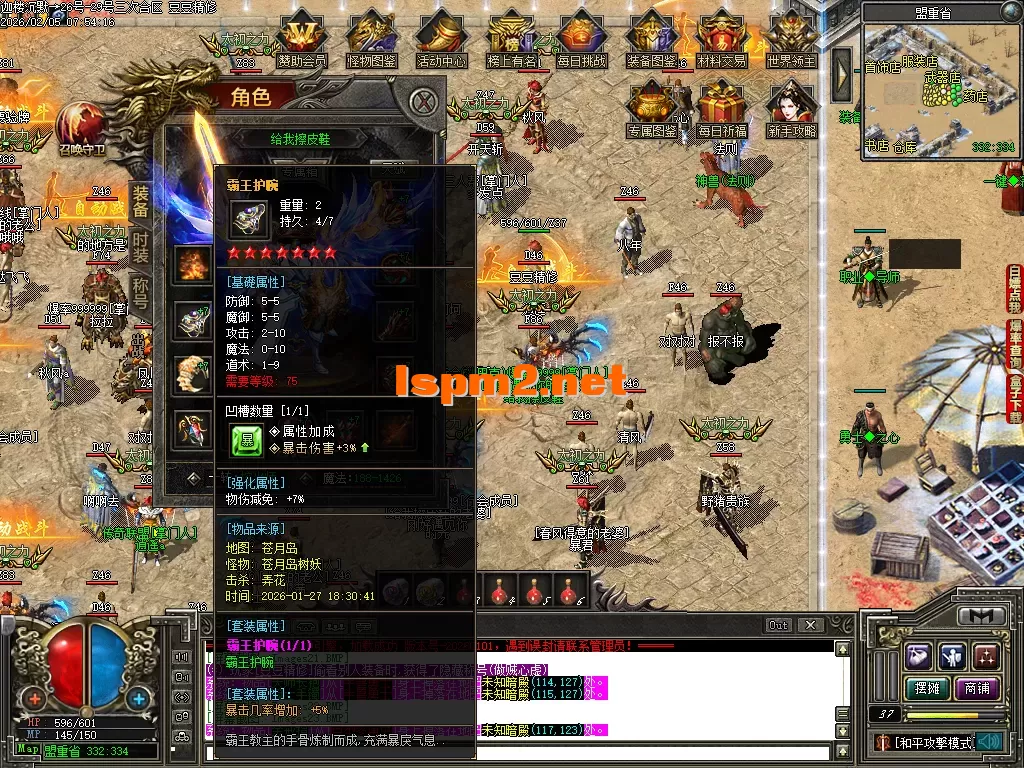Viewport: 1024px width, 768px height.
Task: Switch to the 称号 title tab
Action: [x=140, y=295]
